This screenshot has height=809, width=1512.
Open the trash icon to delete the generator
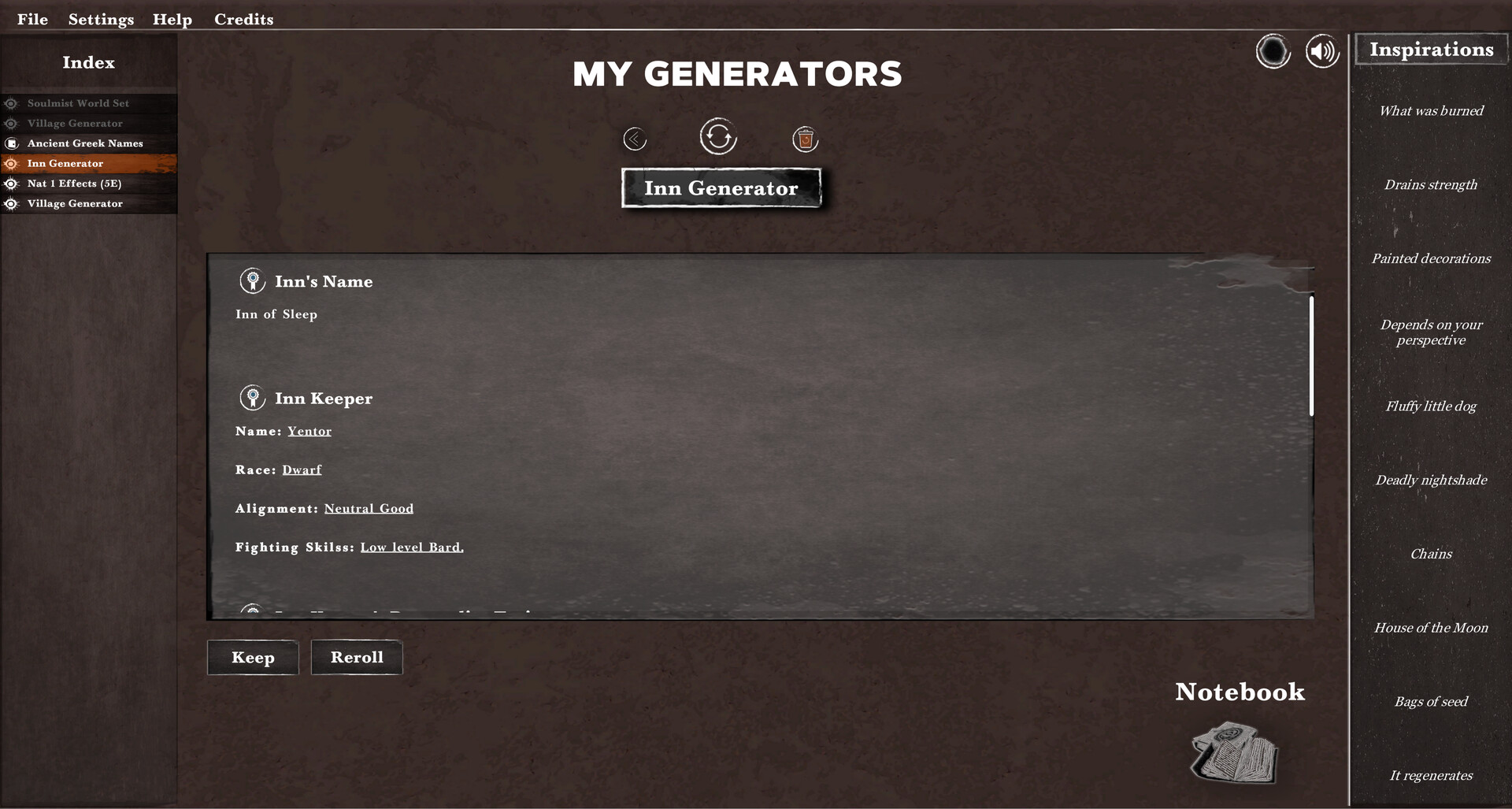click(x=805, y=139)
